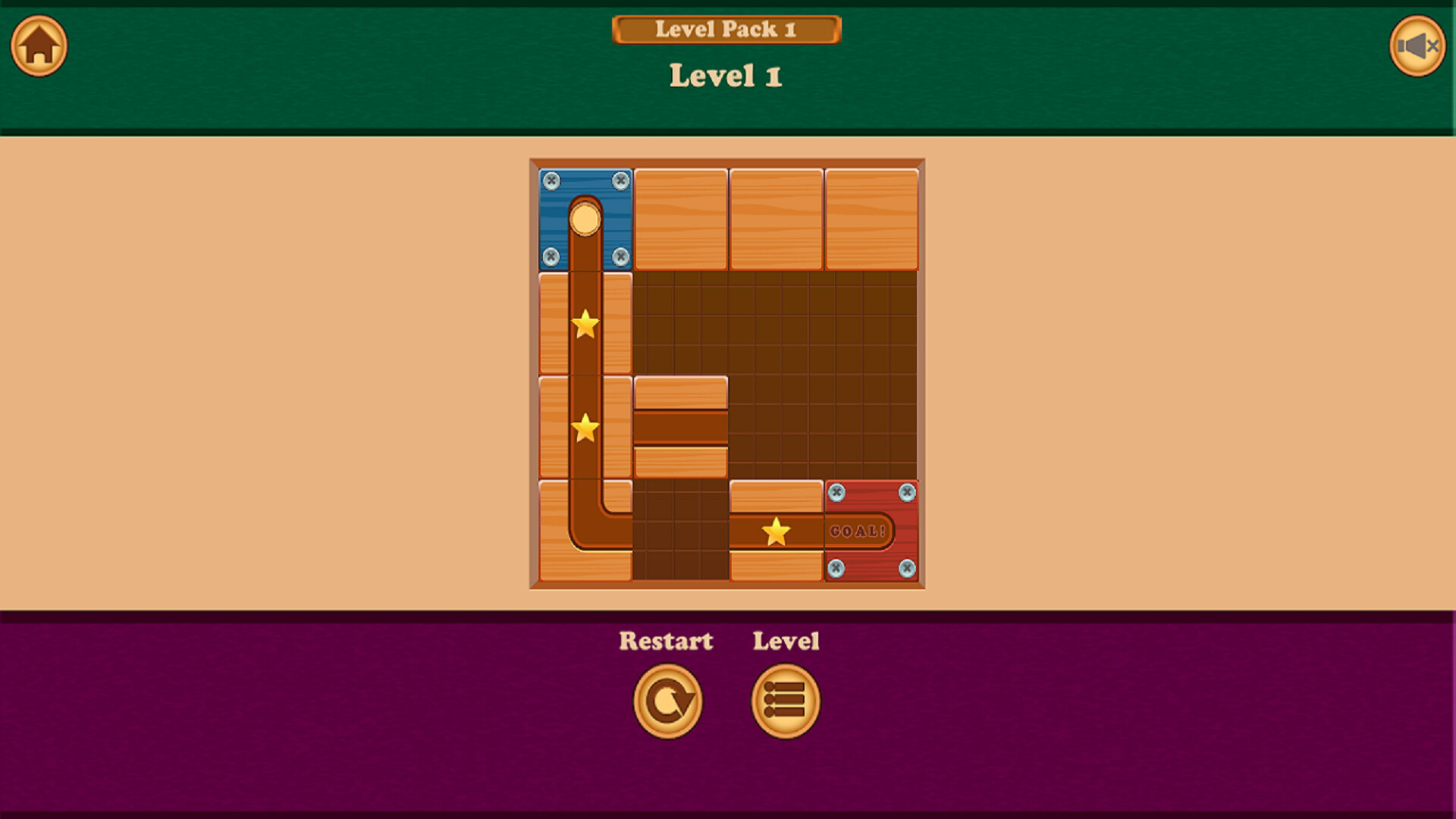The width and height of the screenshot is (1456, 819).
Task: Click the Restart text label
Action: [666, 641]
